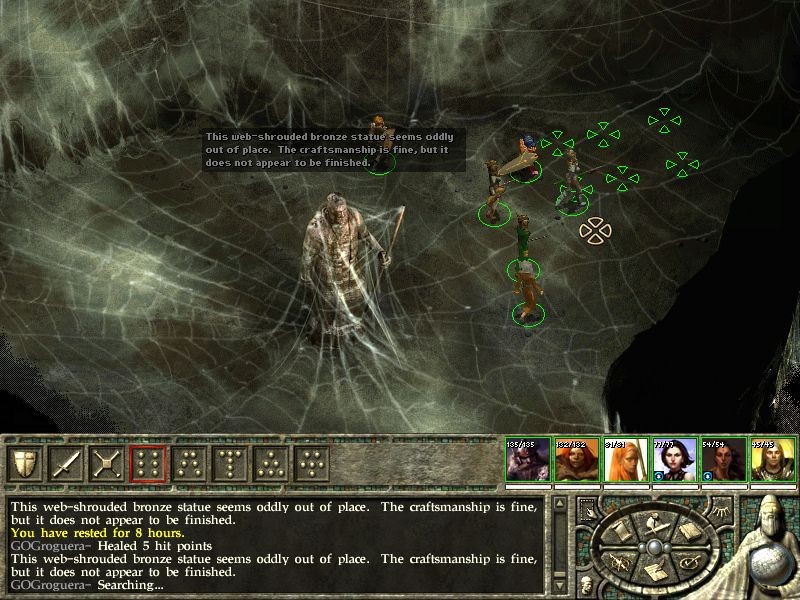Select the dark-haired woman portrait, 77/77
Viewport: 800px width, 600px height.
click(x=674, y=461)
